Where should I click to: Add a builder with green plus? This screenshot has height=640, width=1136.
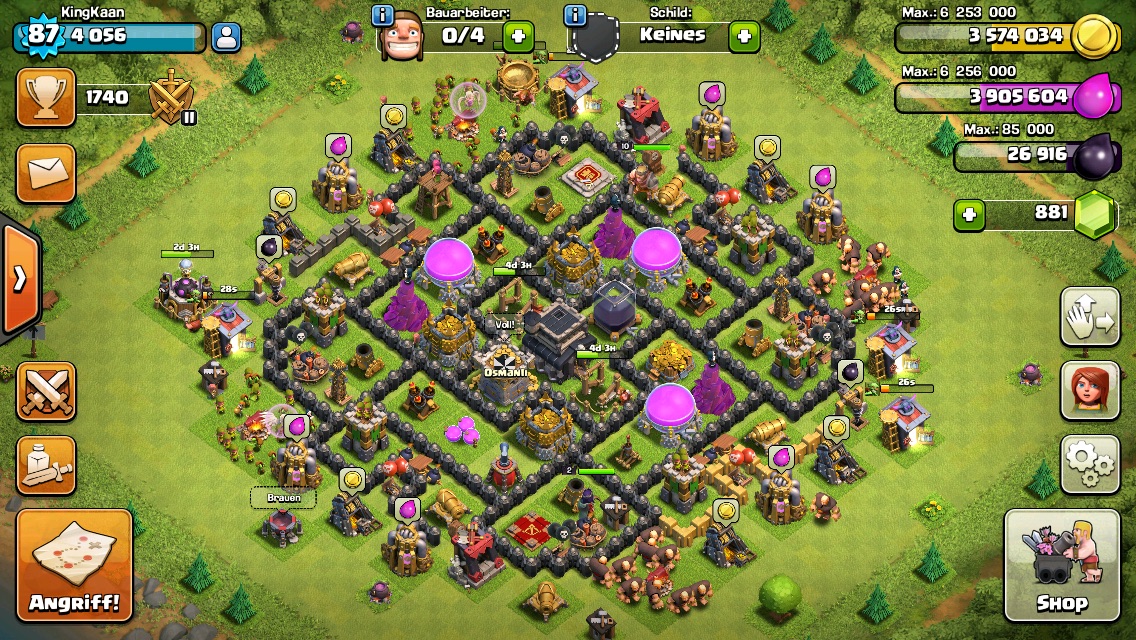pos(518,37)
